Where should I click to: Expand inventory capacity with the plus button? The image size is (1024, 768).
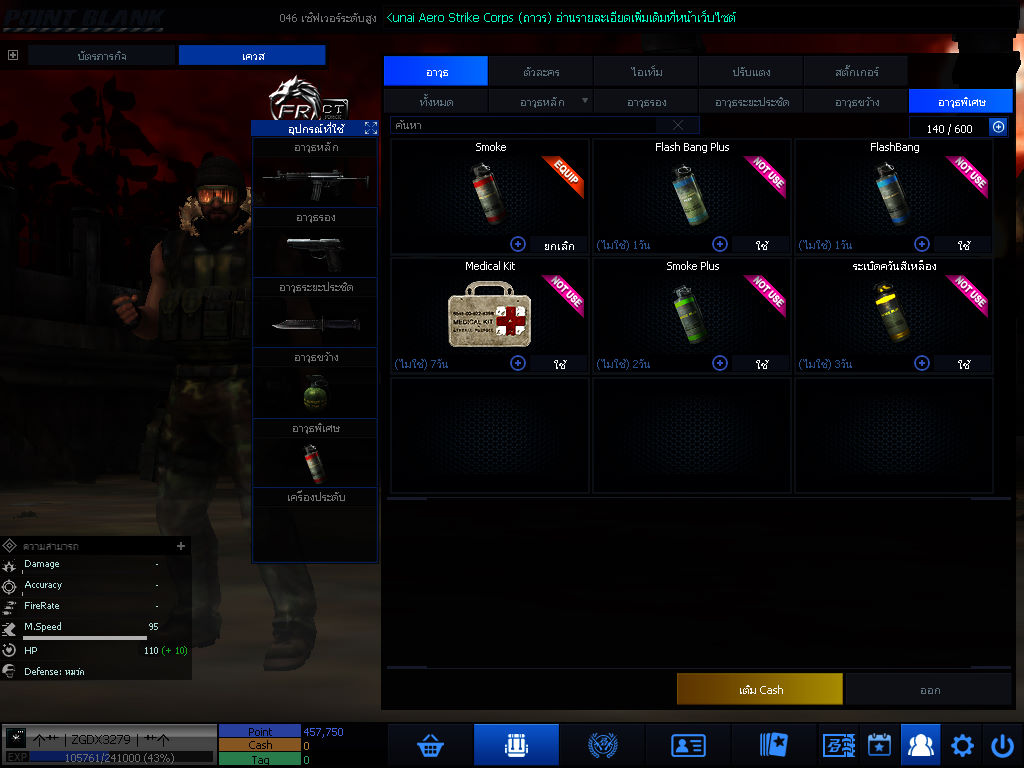pyautogui.click(x=998, y=127)
